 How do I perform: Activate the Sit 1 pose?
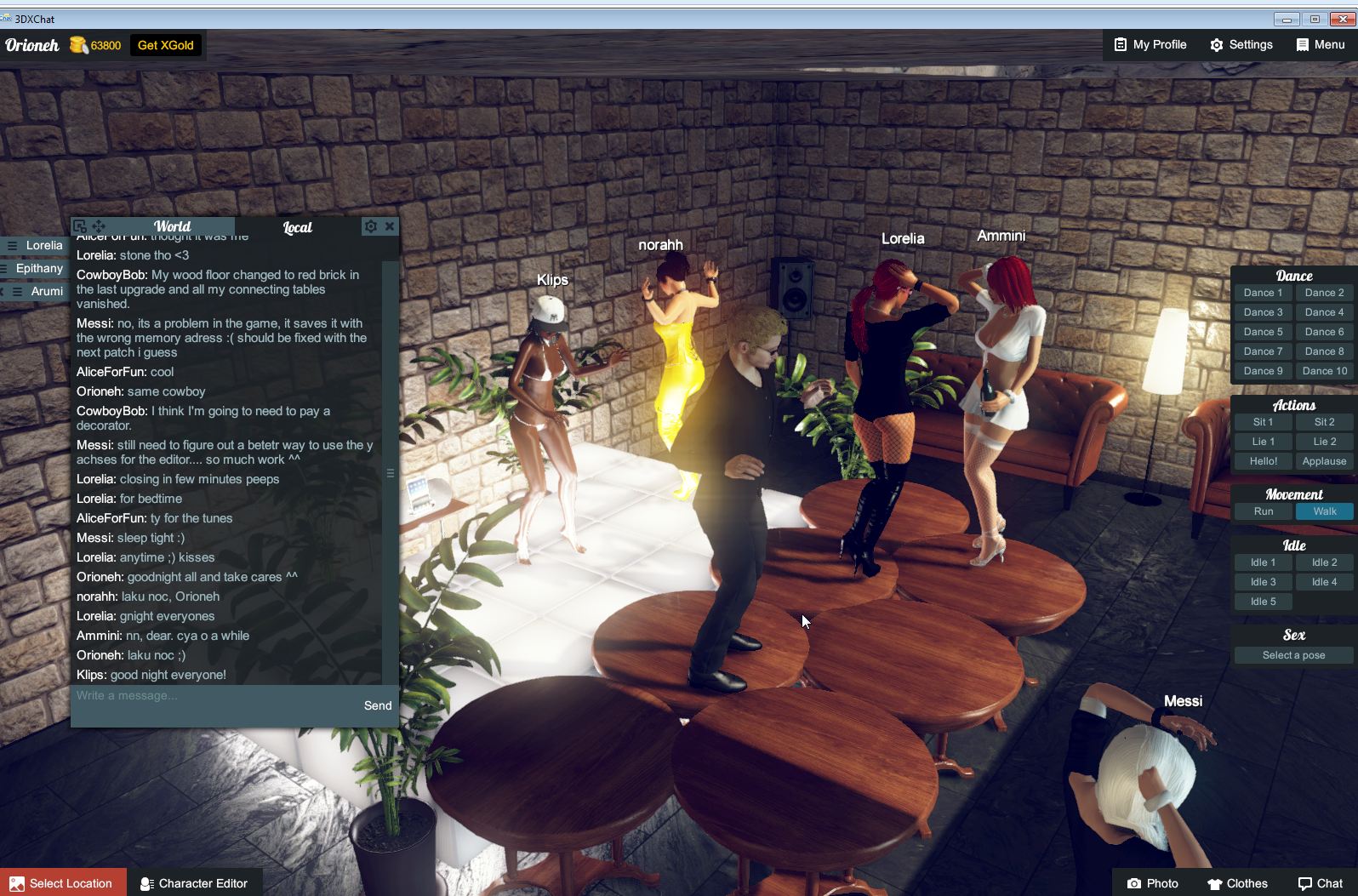pos(1263,421)
